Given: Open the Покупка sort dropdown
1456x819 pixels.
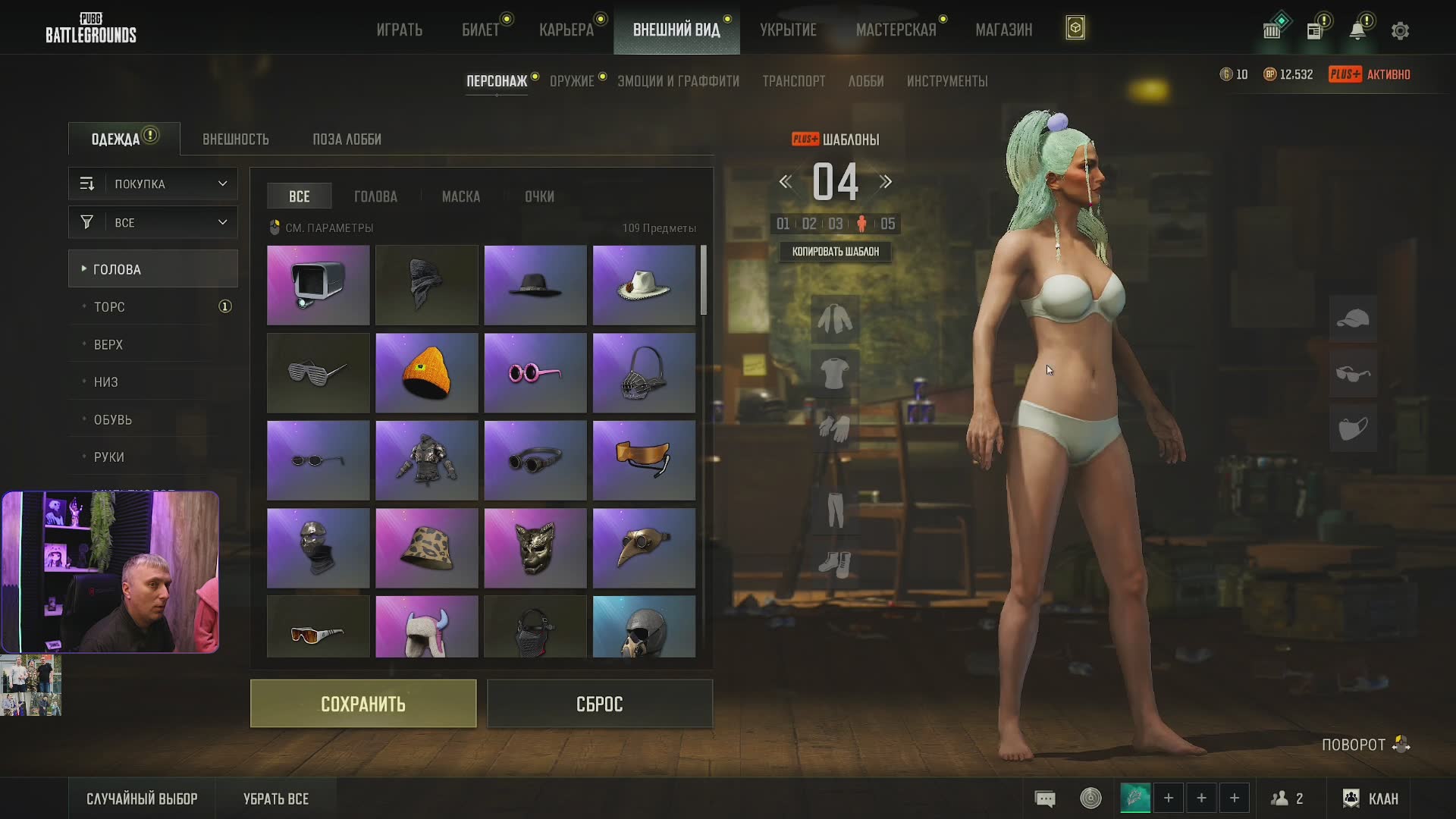Looking at the screenshot, I should click(153, 184).
